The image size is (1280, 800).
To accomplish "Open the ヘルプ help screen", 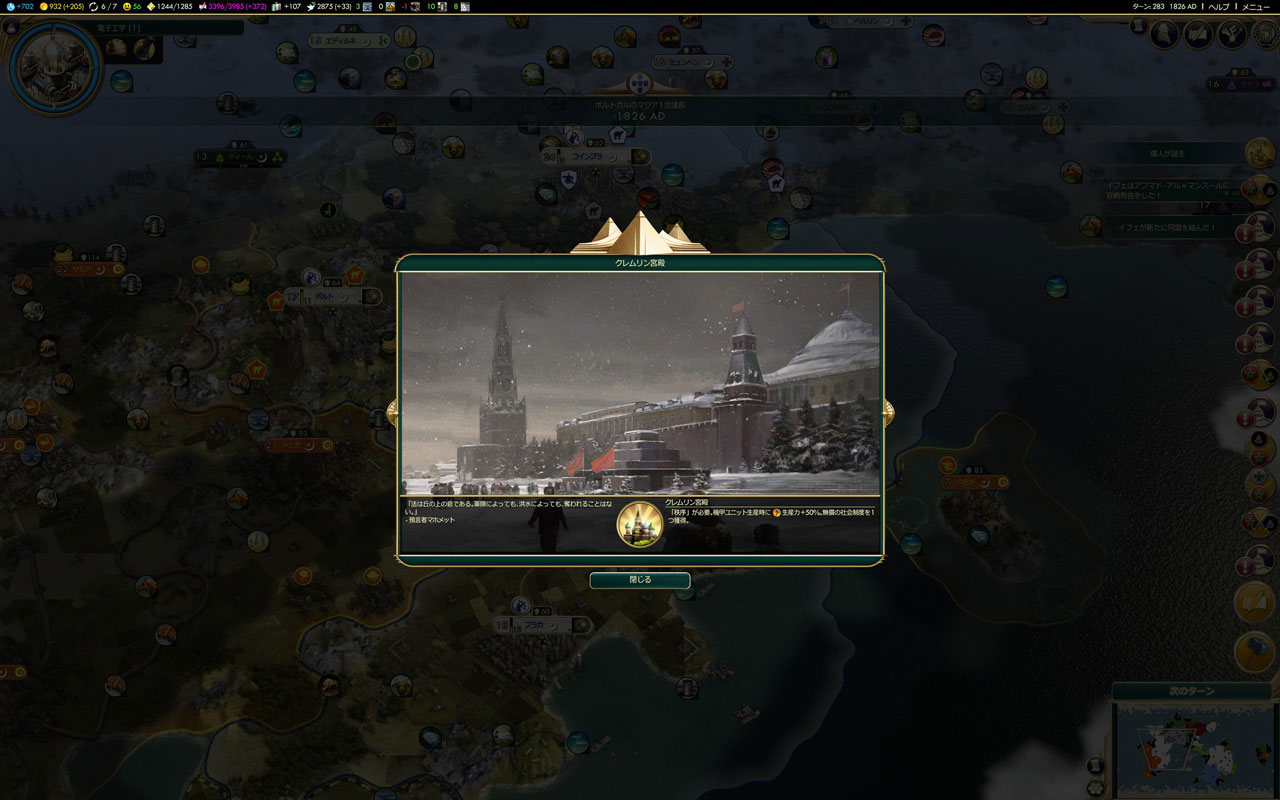I will (1218, 6).
